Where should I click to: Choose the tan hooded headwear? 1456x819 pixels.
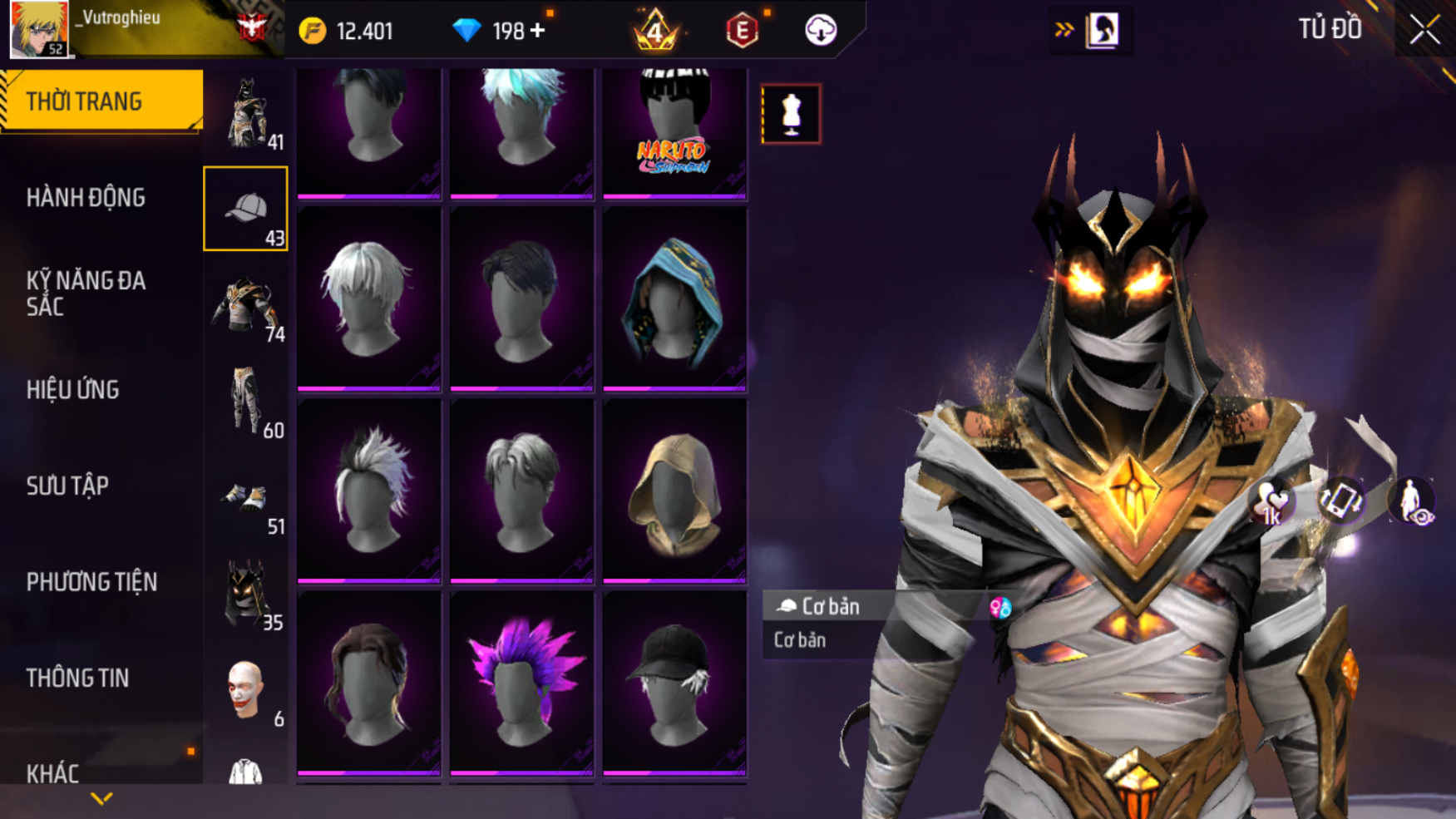[x=674, y=492]
